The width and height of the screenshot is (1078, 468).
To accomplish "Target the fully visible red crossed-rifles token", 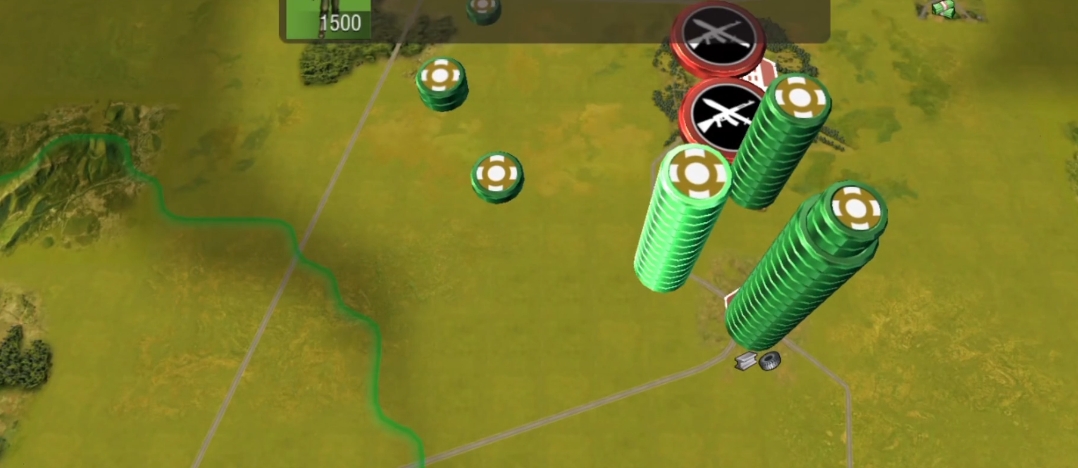I will coord(722,115).
